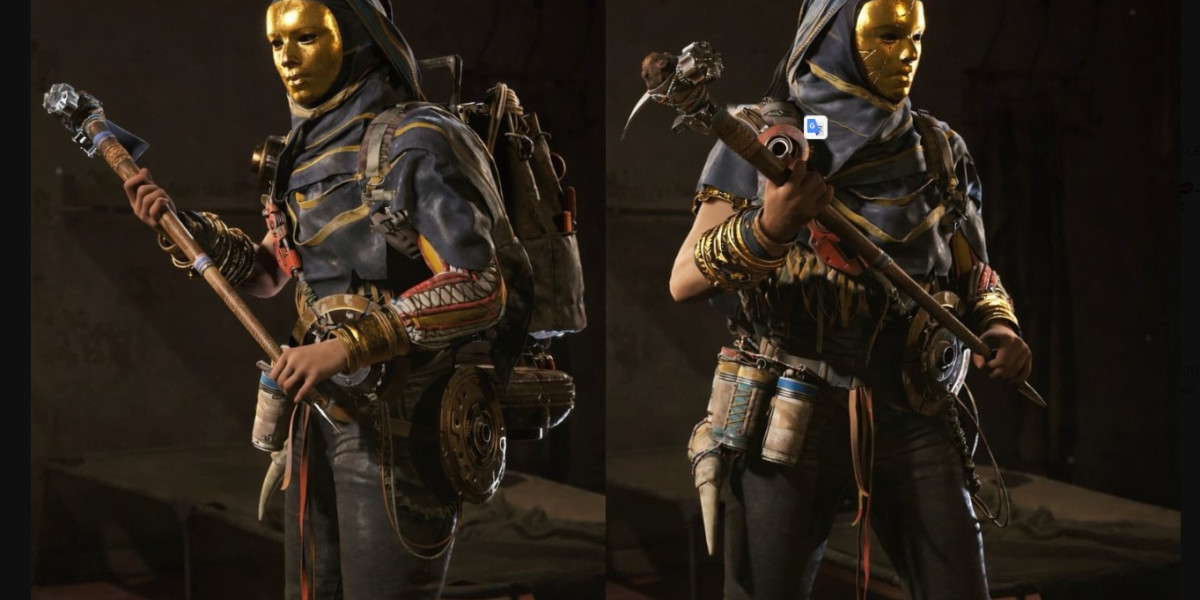Screen dimensions: 1200x600
Task: Click the Google Translate overlay icon
Action: coord(815,127)
